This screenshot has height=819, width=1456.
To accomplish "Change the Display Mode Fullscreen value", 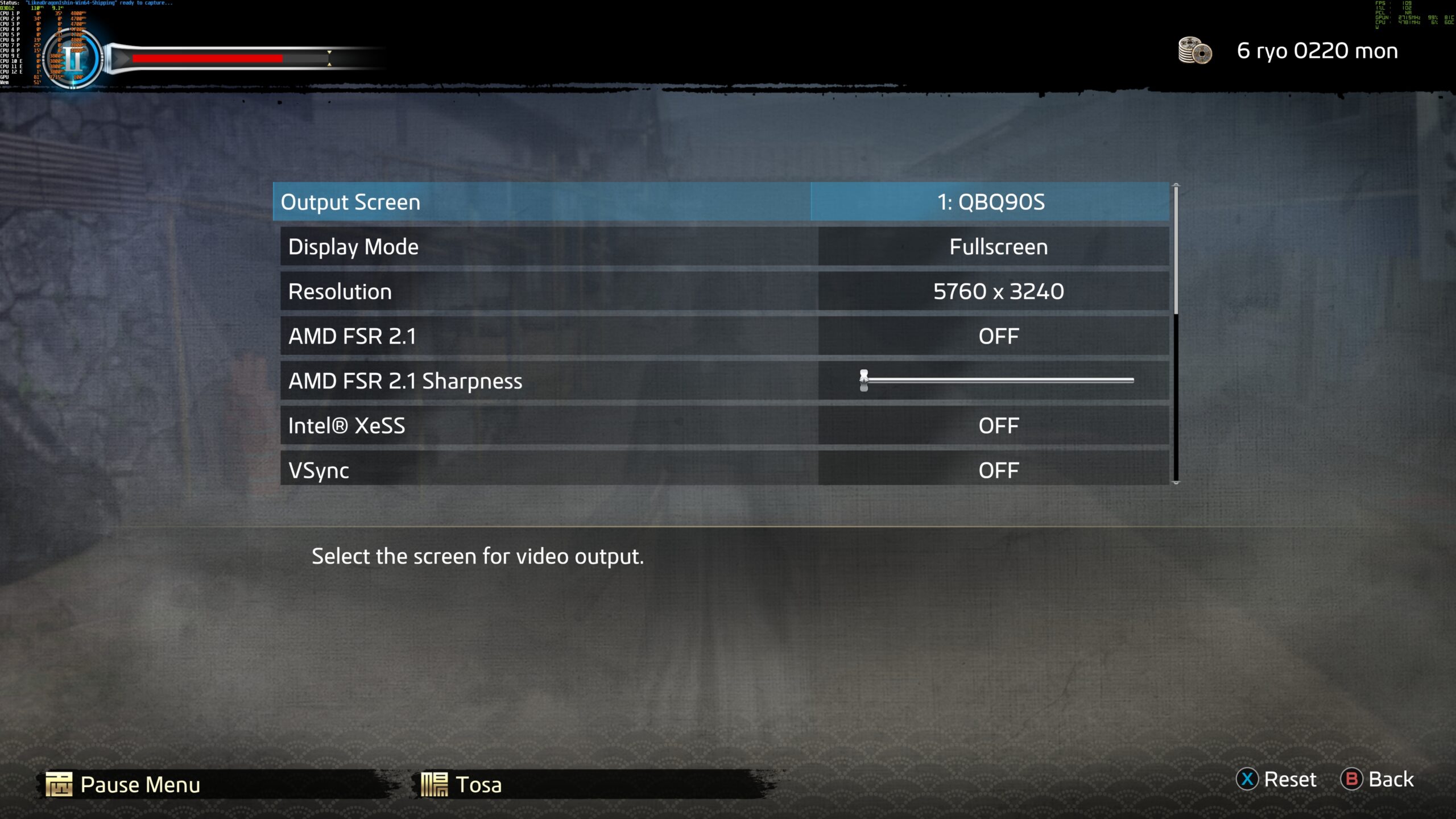I will tap(998, 247).
